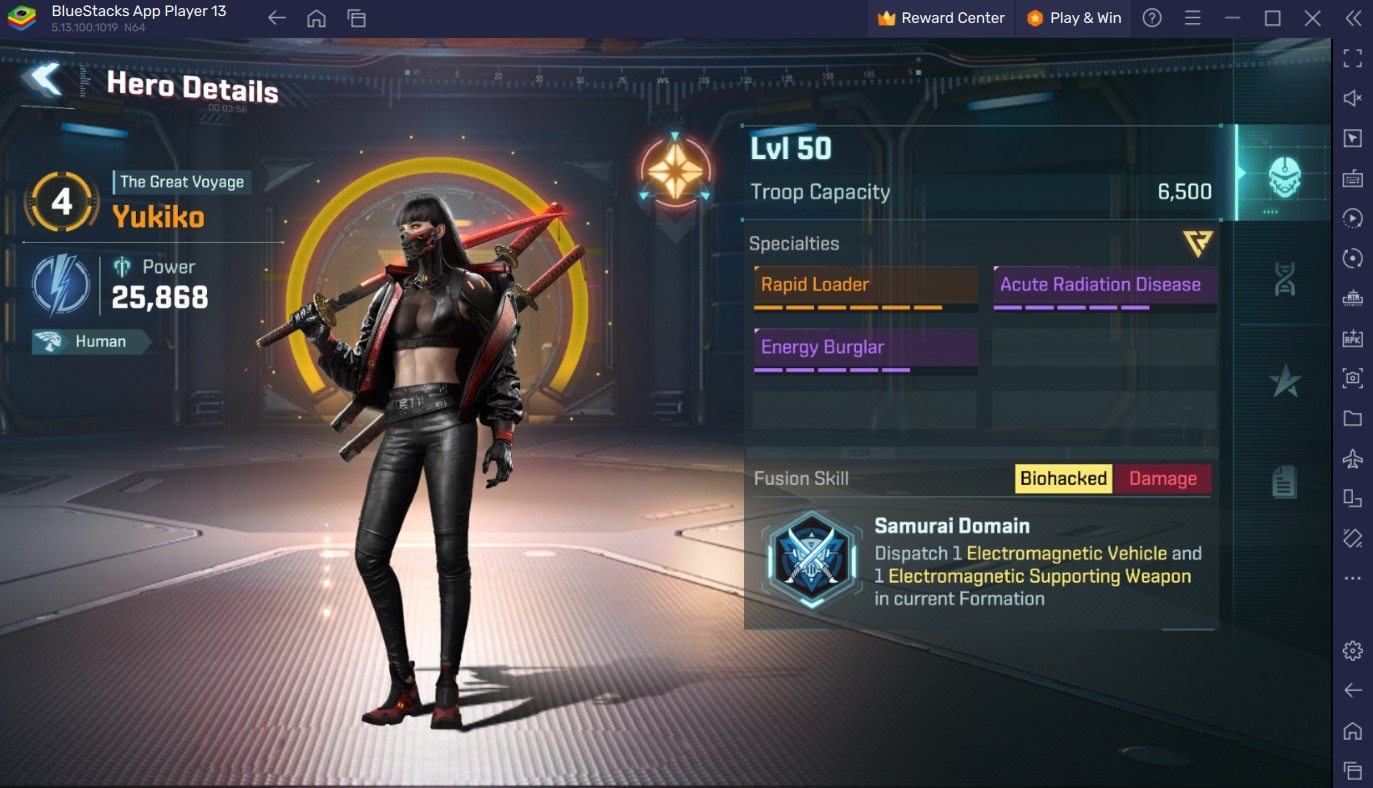Open the BlueStacks Reward Center

pos(941,18)
